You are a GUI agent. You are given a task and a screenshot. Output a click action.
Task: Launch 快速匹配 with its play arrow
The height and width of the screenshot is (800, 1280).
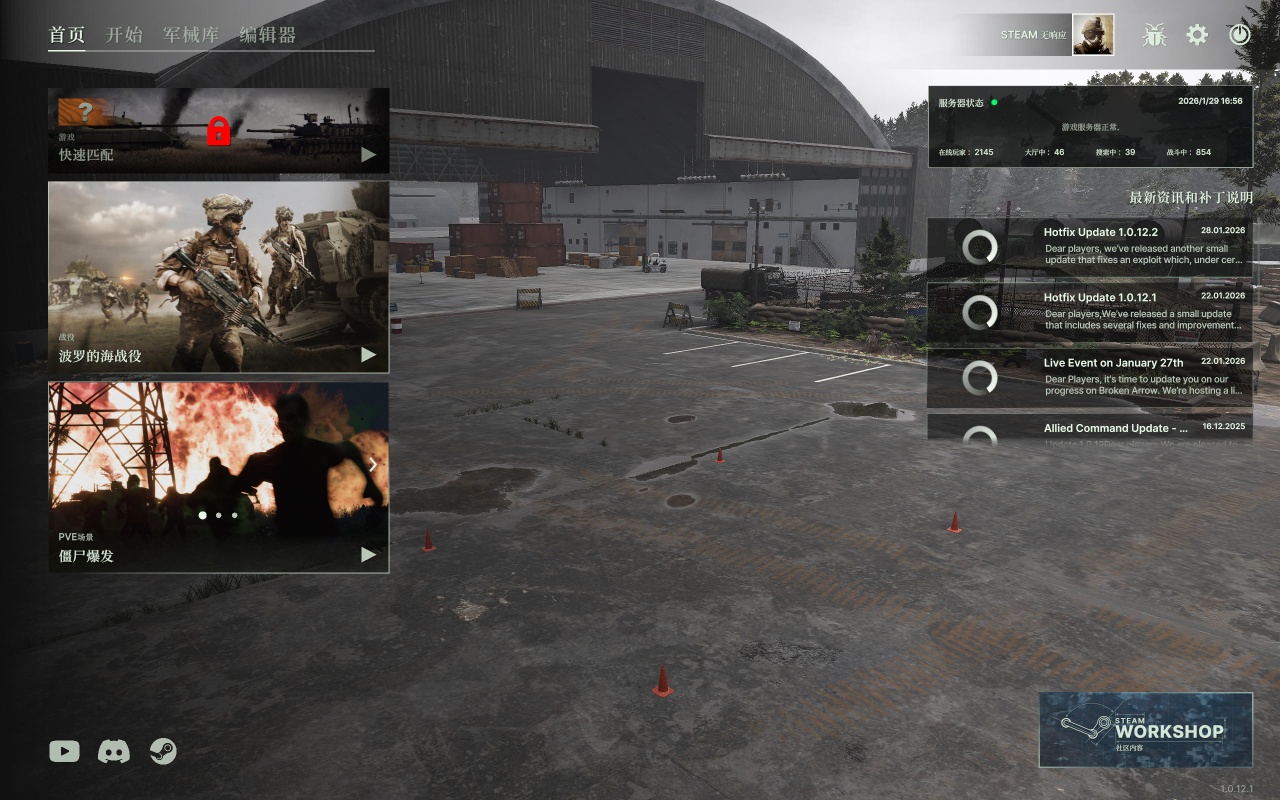tap(366, 154)
